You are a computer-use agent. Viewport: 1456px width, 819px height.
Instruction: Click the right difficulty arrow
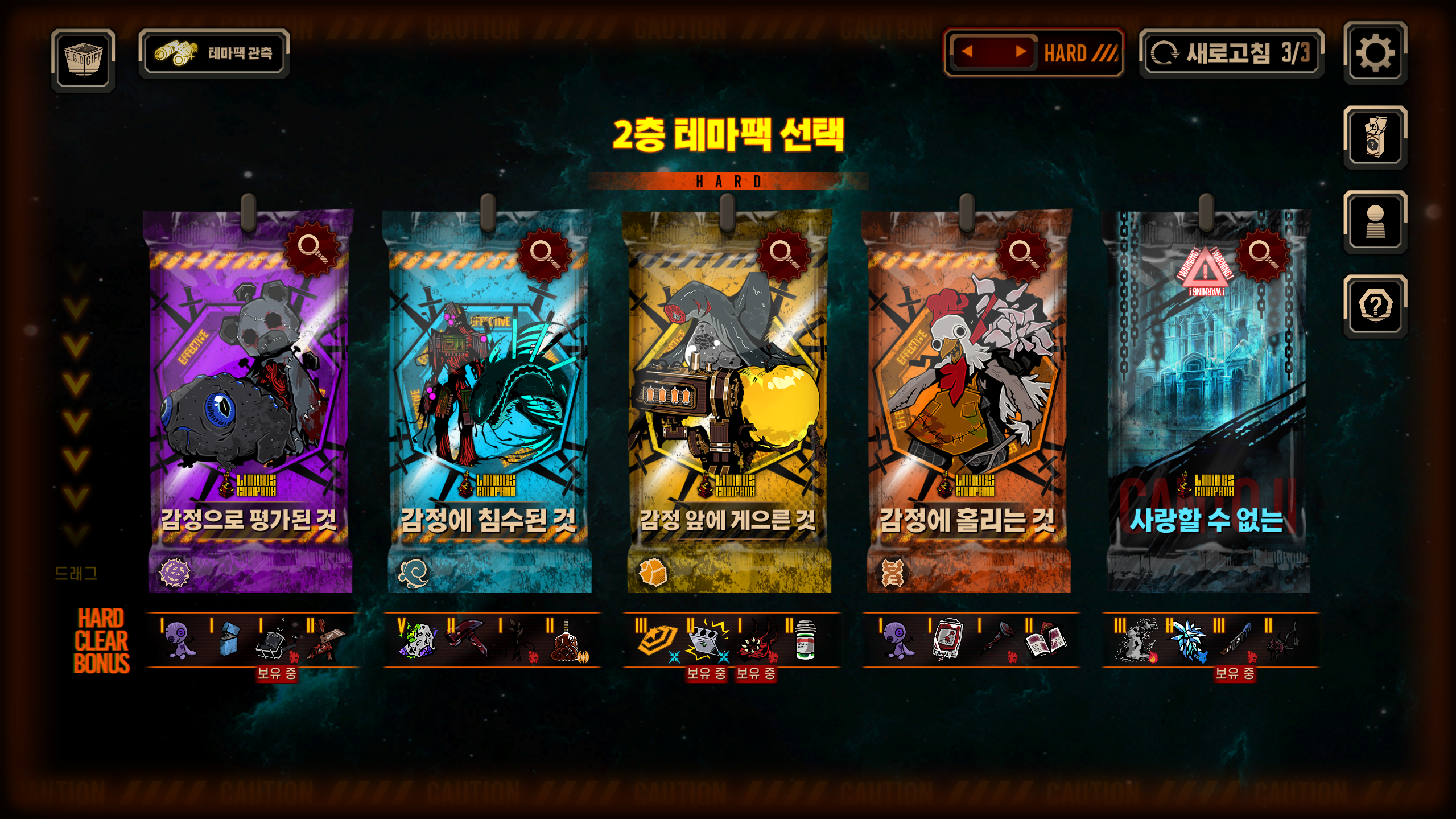[1021, 52]
